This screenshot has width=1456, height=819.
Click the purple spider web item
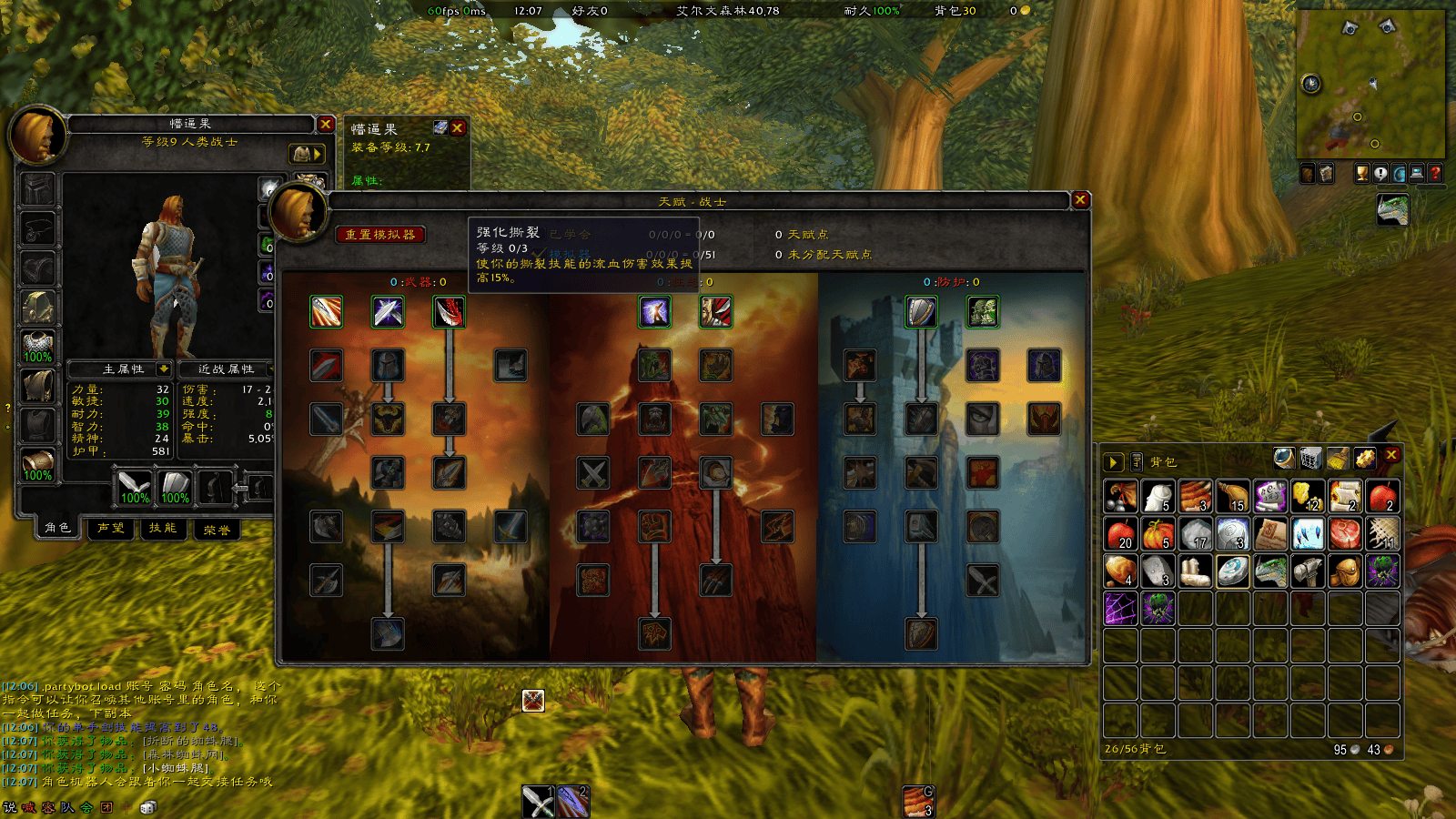pos(1121,608)
